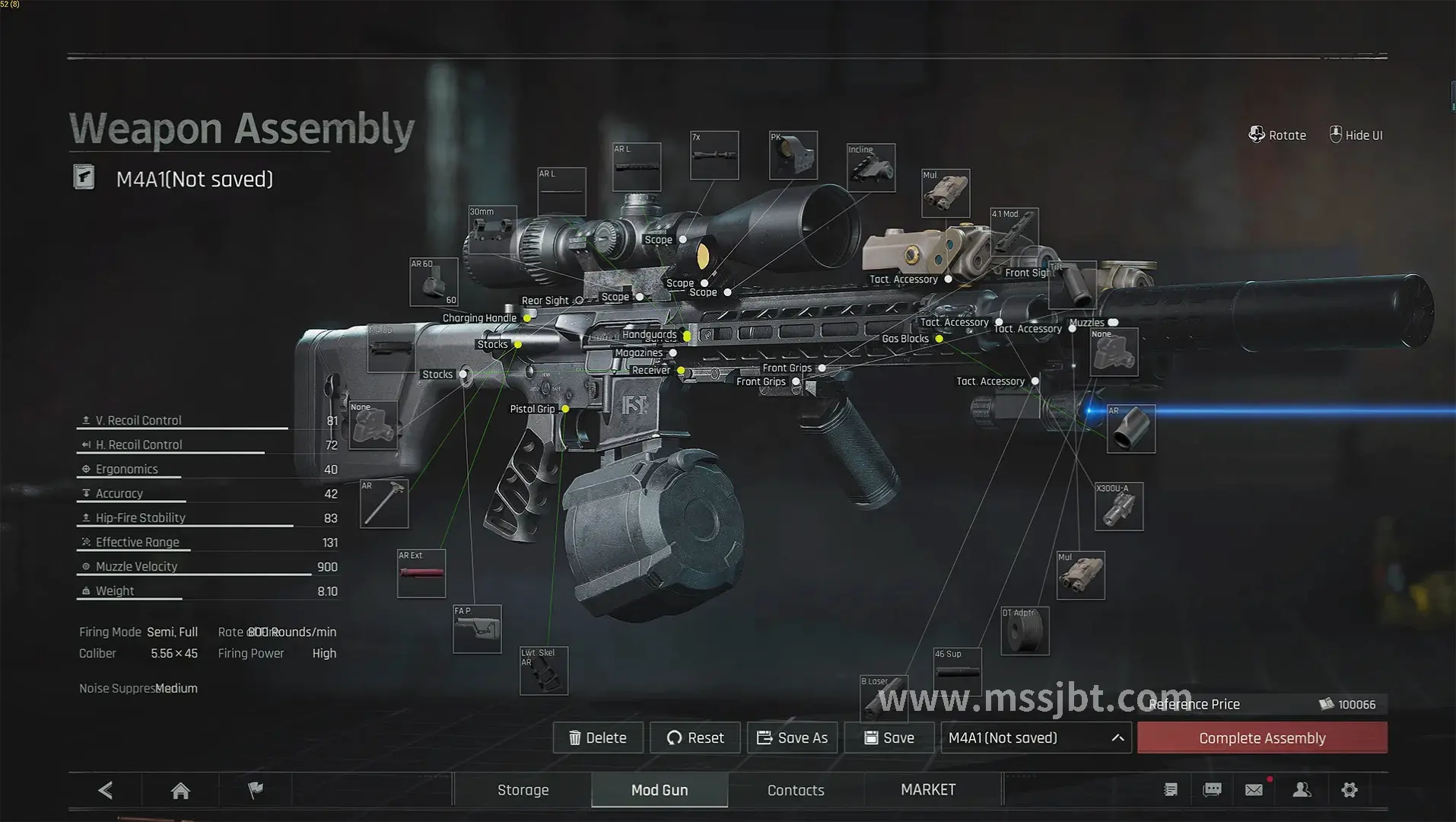Screen dimensions: 1456x822
Task: Save the M4A1 build
Action: 889,738
